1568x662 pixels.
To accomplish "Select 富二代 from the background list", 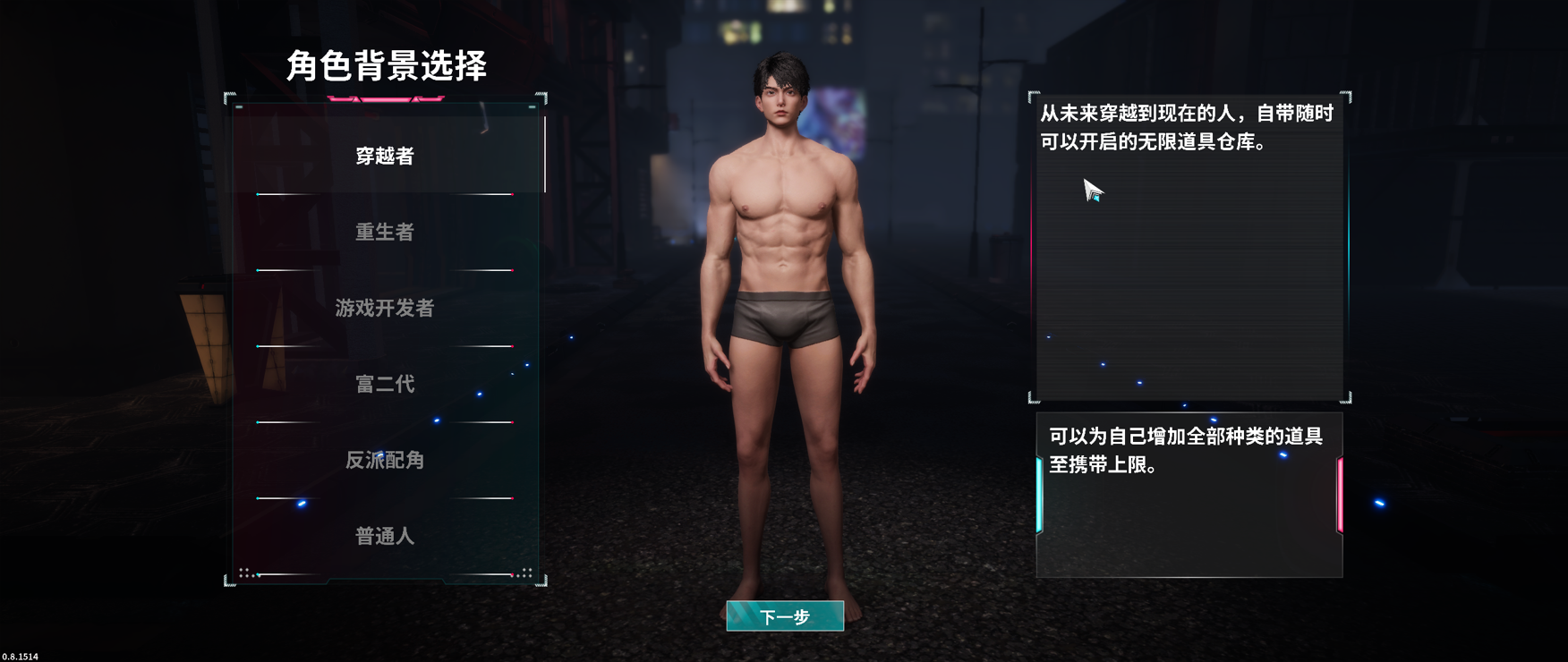I will (383, 385).
